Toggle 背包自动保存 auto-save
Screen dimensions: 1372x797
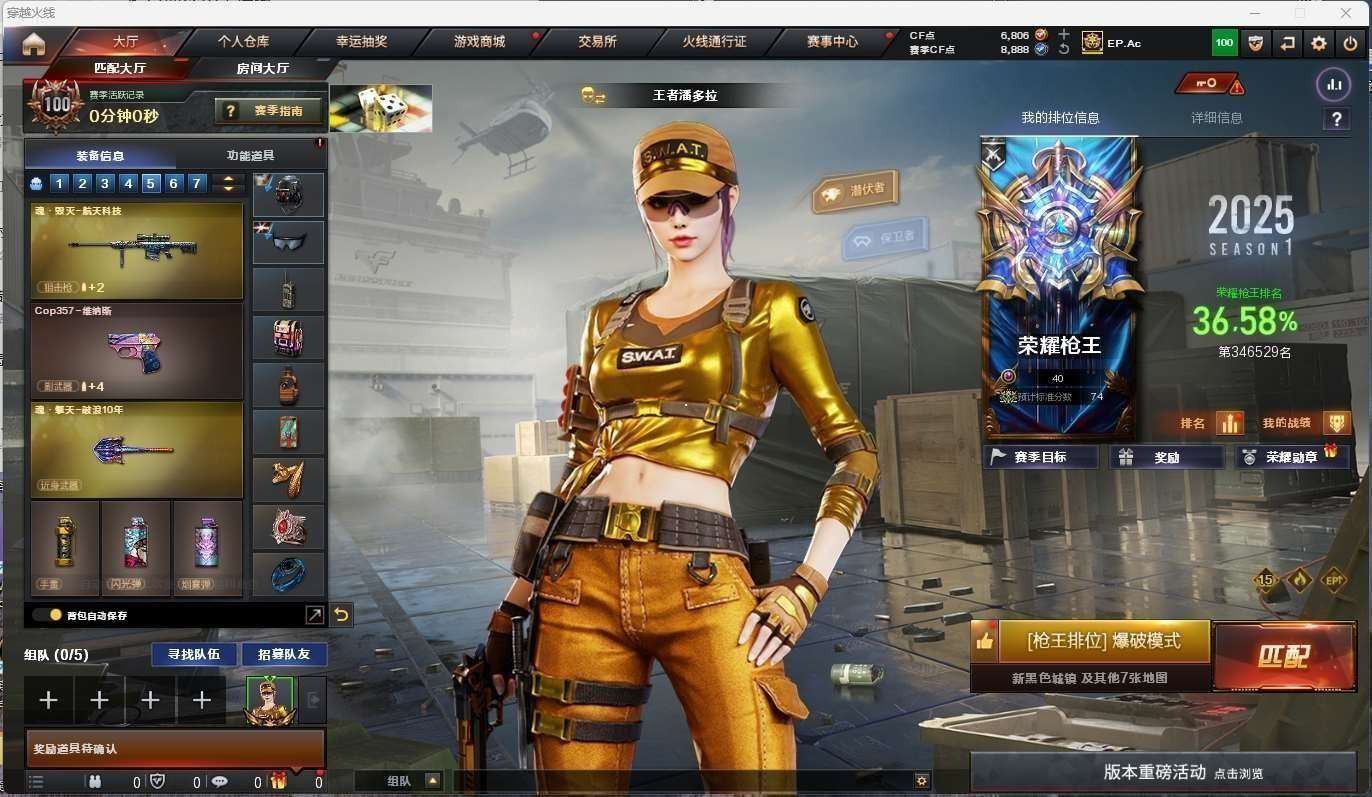[x=47, y=615]
